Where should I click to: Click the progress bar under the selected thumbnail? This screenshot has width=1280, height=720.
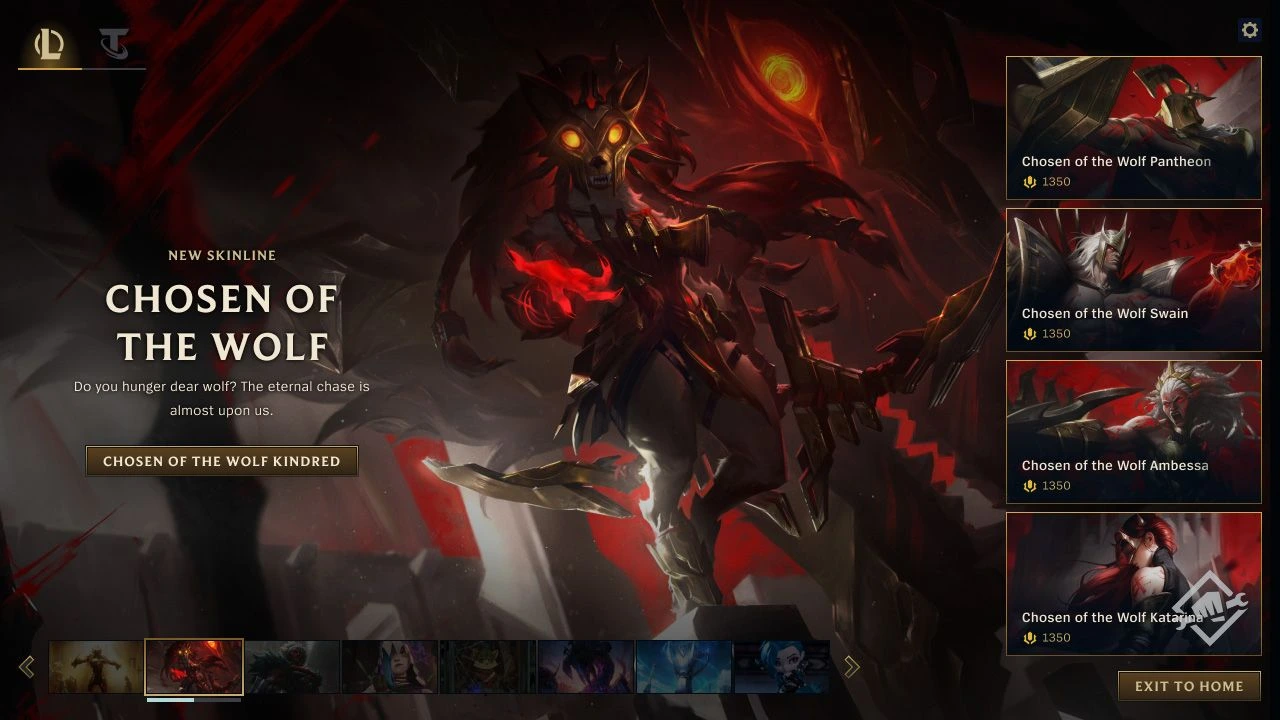[194, 702]
